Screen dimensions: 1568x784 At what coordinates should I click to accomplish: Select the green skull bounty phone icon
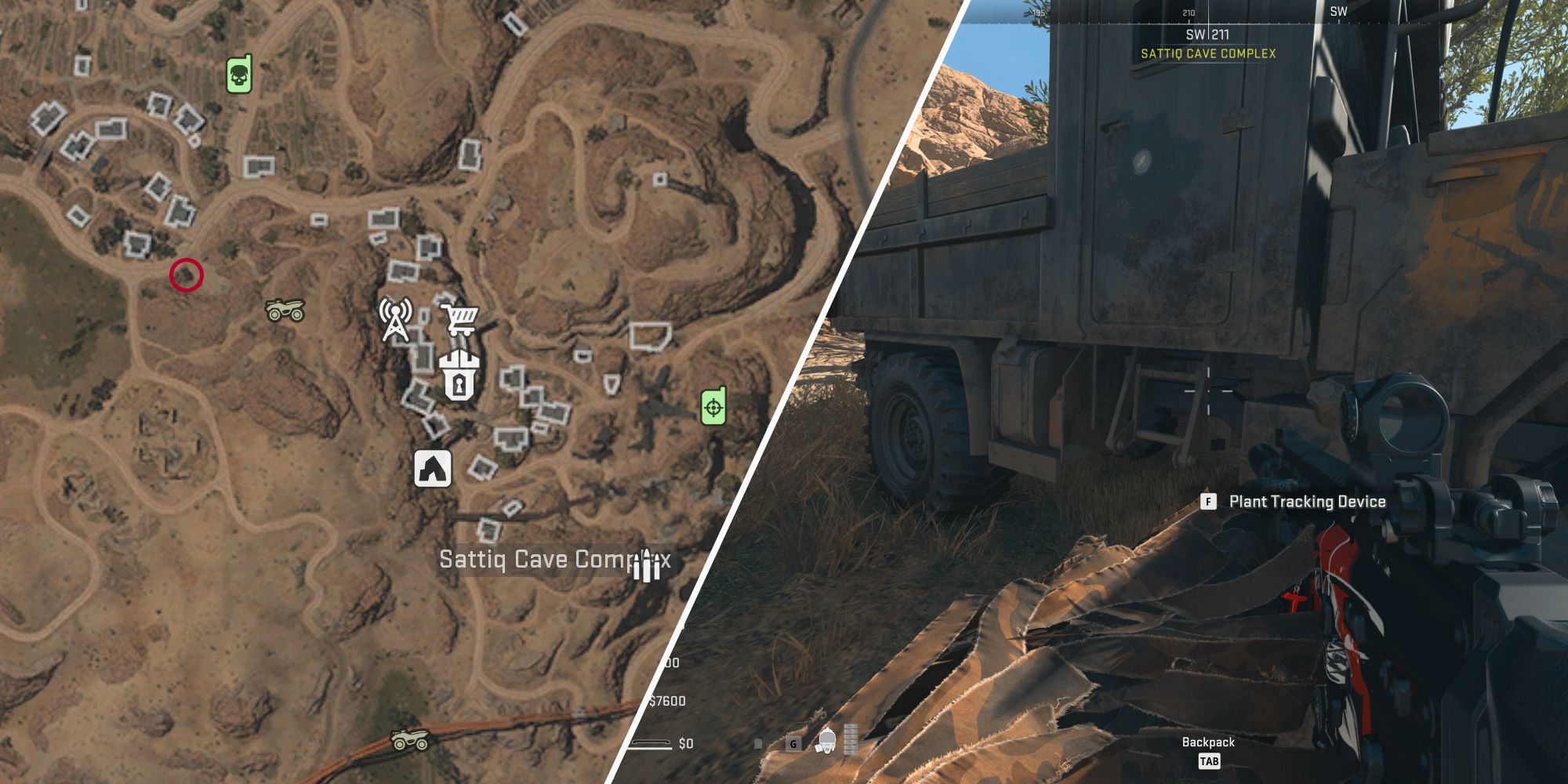click(238, 74)
